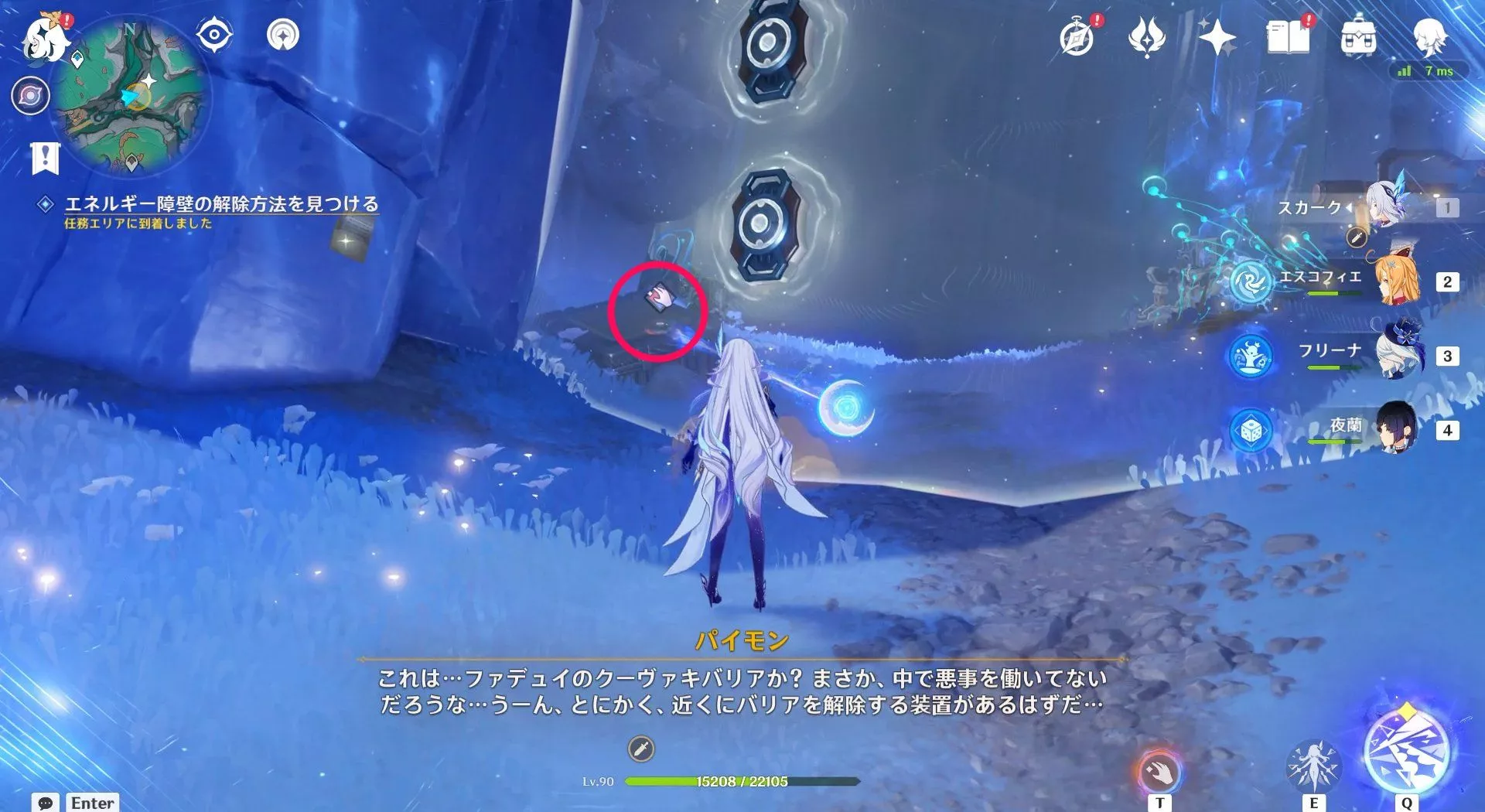Open the Events page via book icon
The height and width of the screenshot is (812, 1485).
(x=1287, y=36)
